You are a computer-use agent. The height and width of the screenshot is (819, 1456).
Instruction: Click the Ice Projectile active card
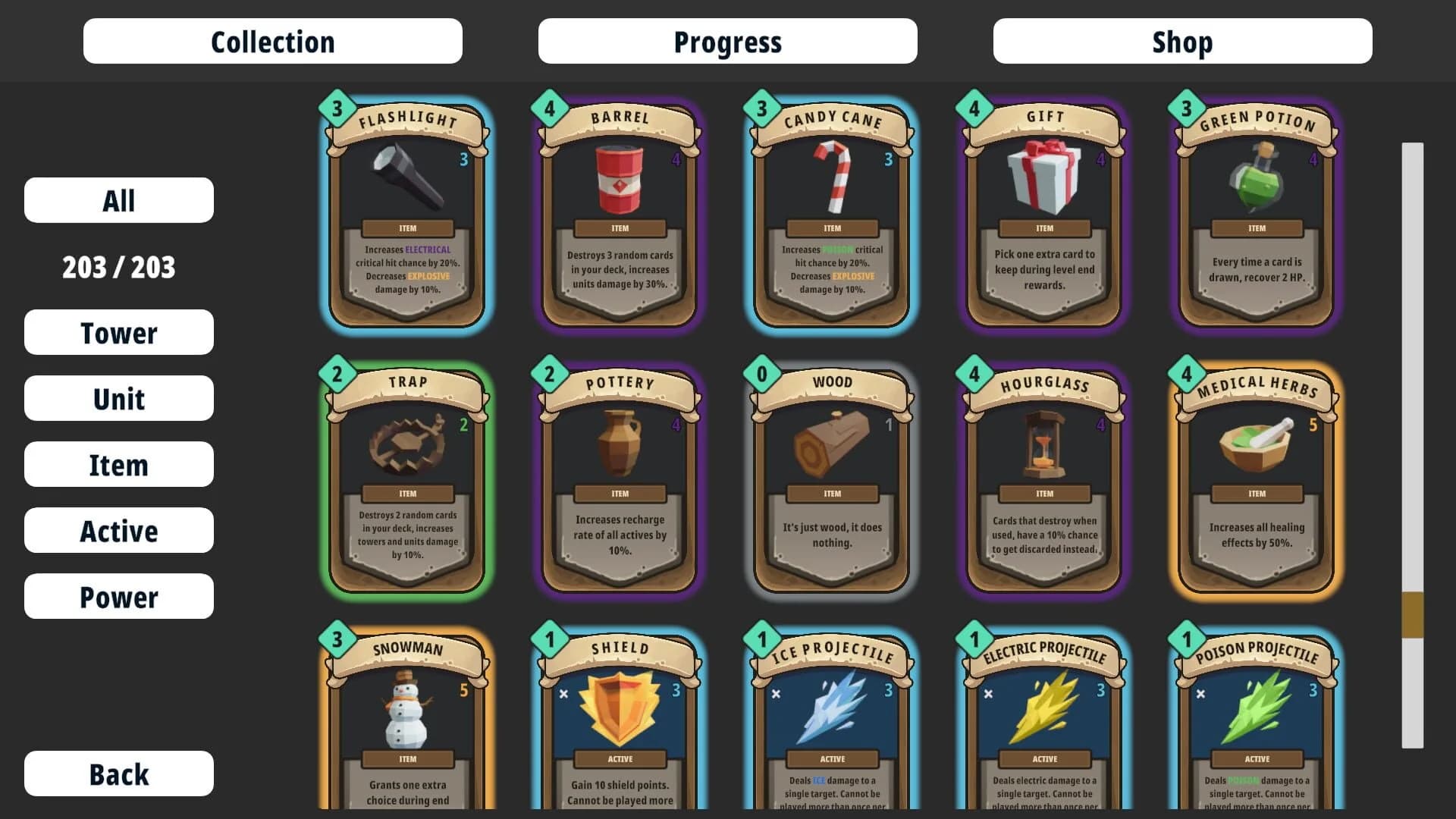point(831,720)
